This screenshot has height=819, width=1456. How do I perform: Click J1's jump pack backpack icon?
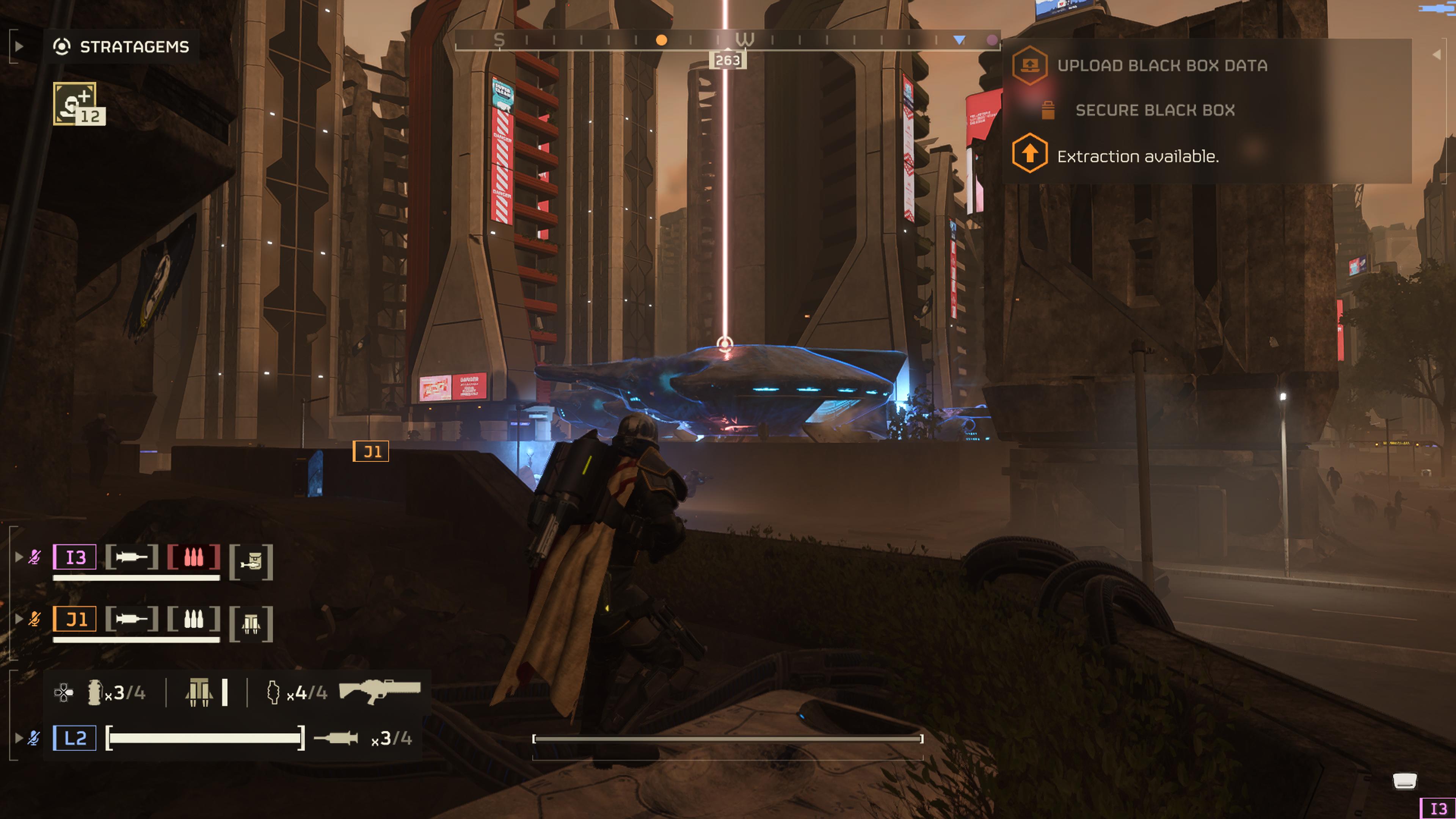point(251,623)
